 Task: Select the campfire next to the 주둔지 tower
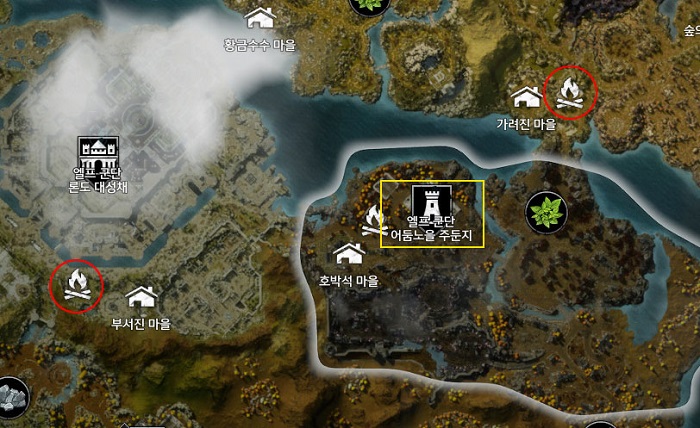point(375,221)
